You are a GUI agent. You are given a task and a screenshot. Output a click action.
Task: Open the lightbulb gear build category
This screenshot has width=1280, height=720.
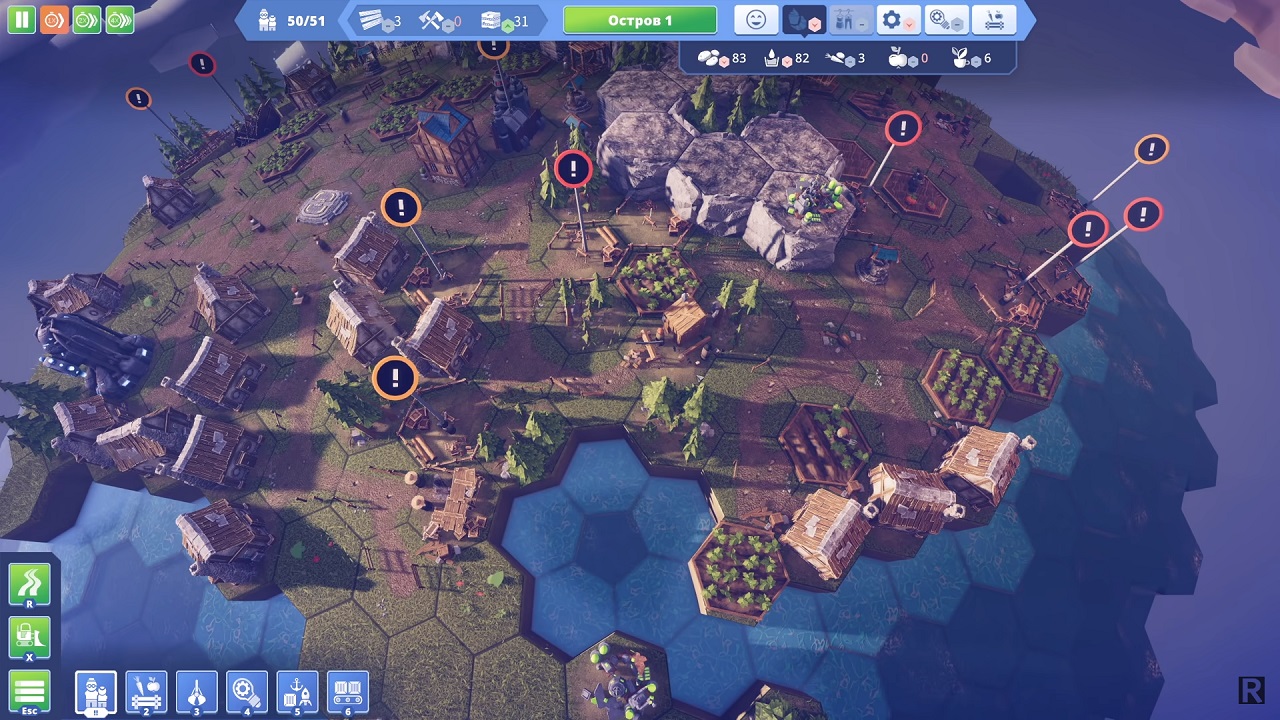[247, 692]
